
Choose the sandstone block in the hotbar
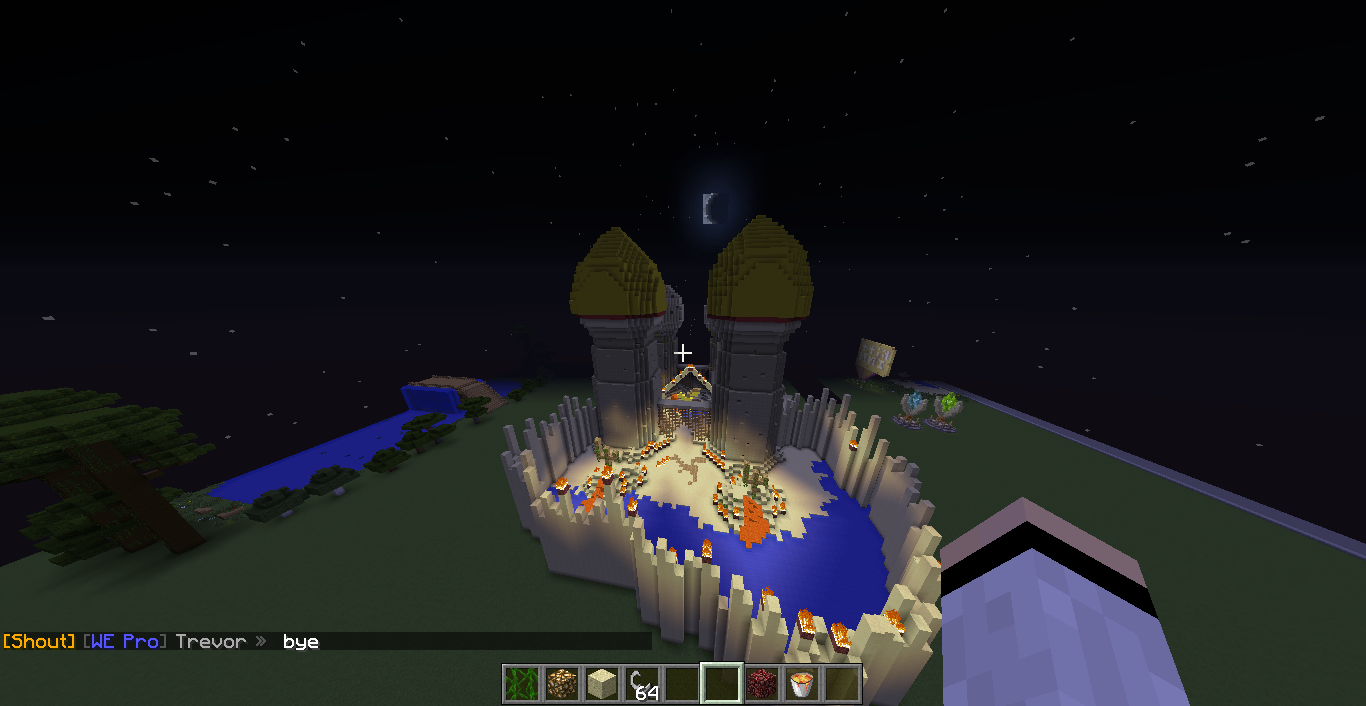click(x=601, y=684)
